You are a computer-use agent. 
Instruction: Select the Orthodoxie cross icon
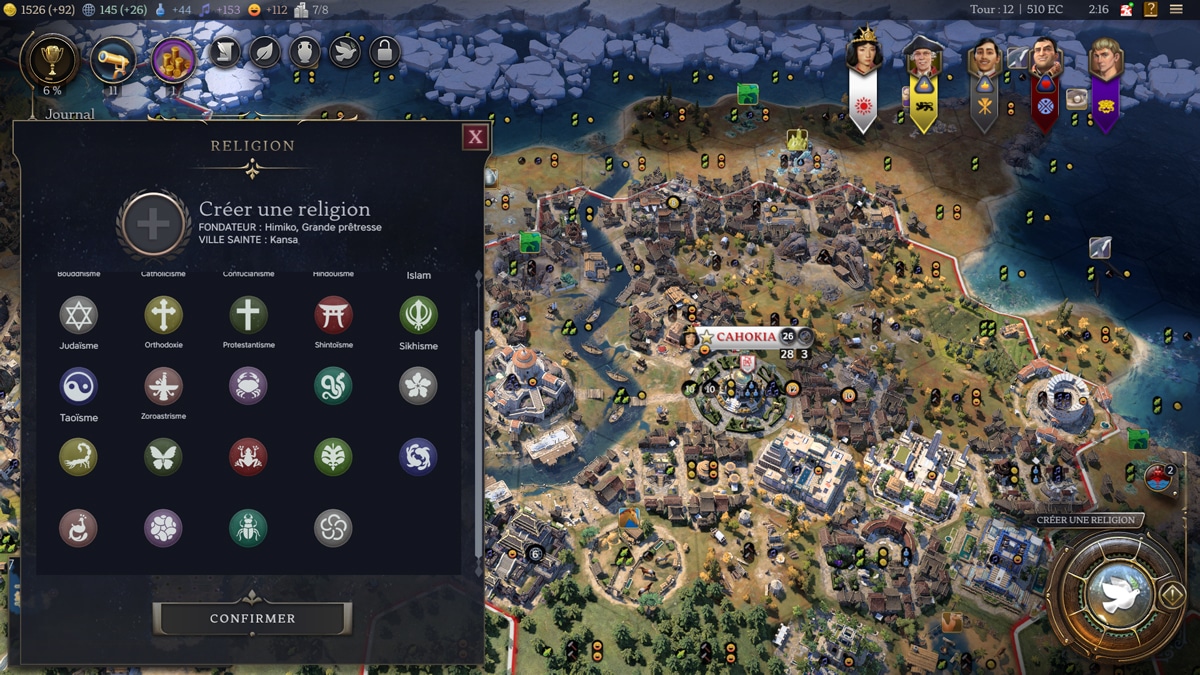click(x=163, y=315)
